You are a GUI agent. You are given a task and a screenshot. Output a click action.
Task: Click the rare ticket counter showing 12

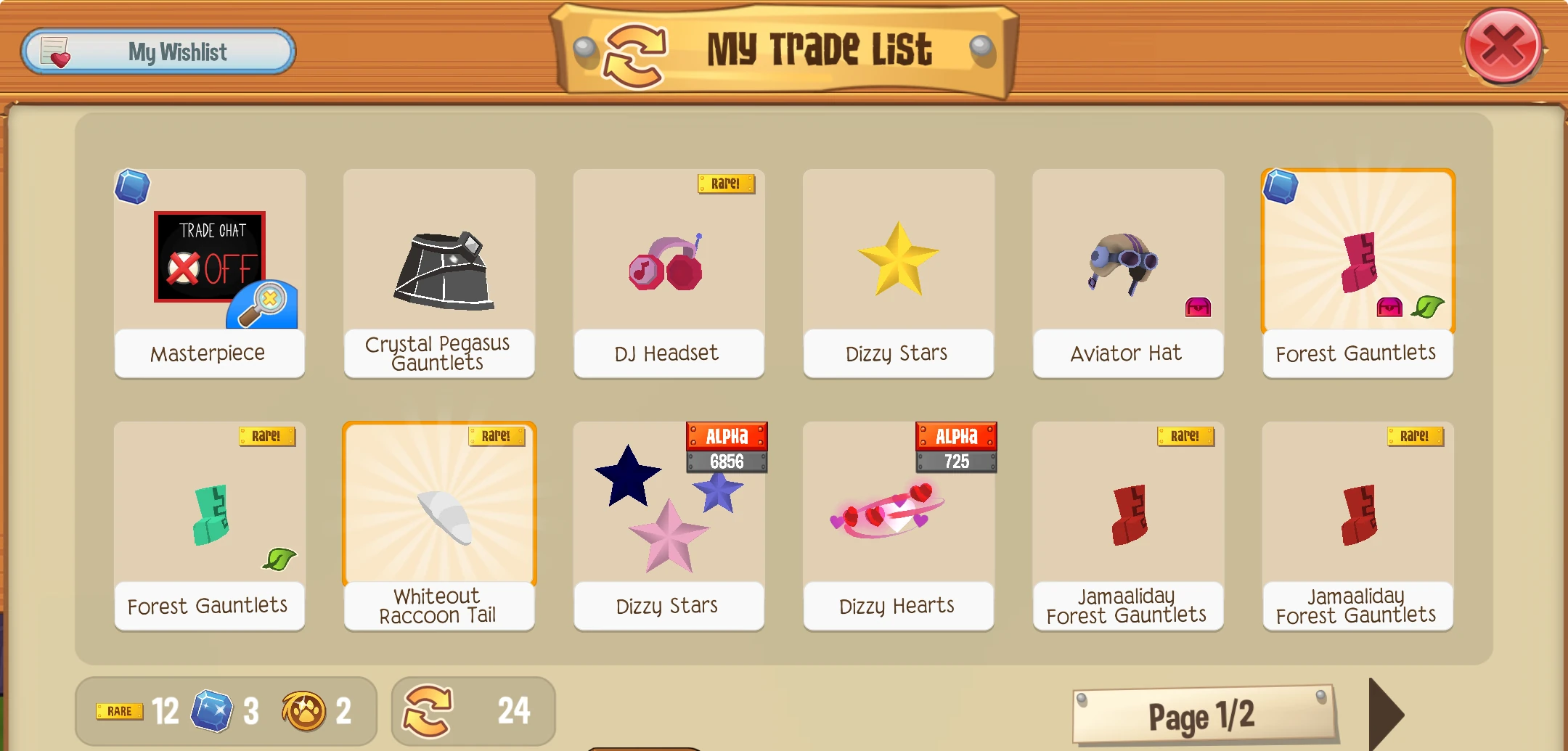click(x=142, y=711)
